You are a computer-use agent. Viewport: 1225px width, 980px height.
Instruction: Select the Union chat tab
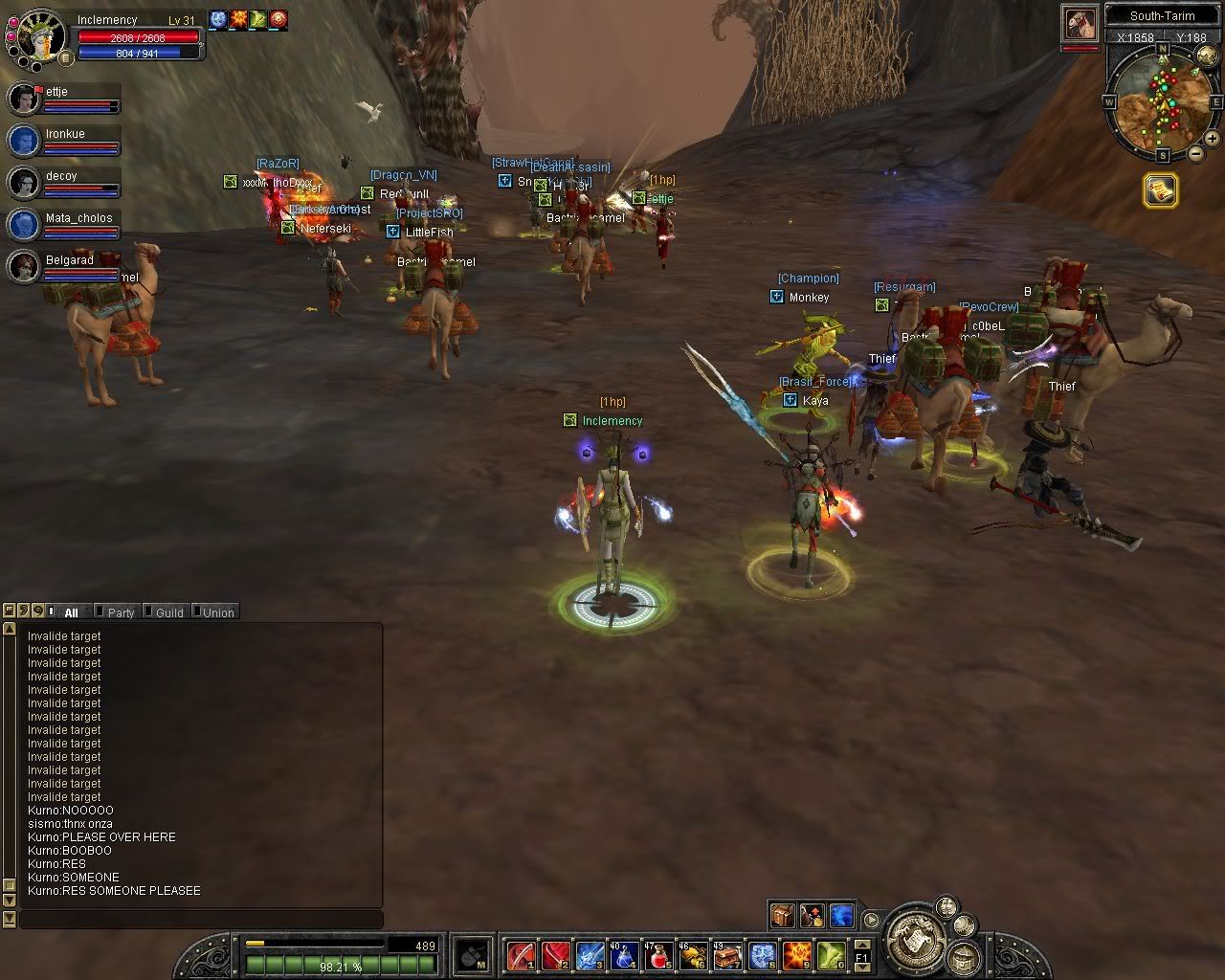(217, 612)
